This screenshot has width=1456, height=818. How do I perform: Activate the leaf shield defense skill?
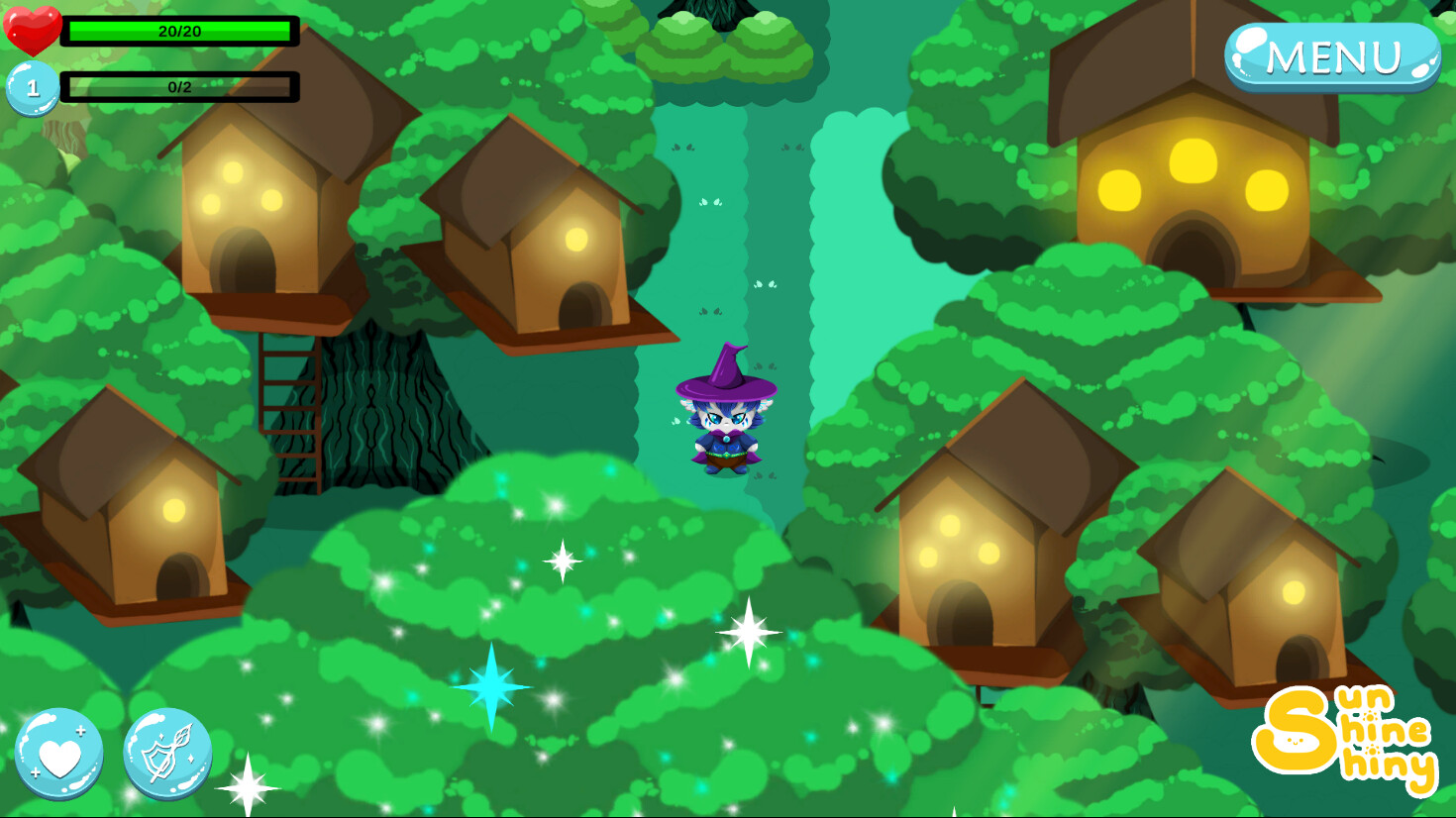click(168, 753)
